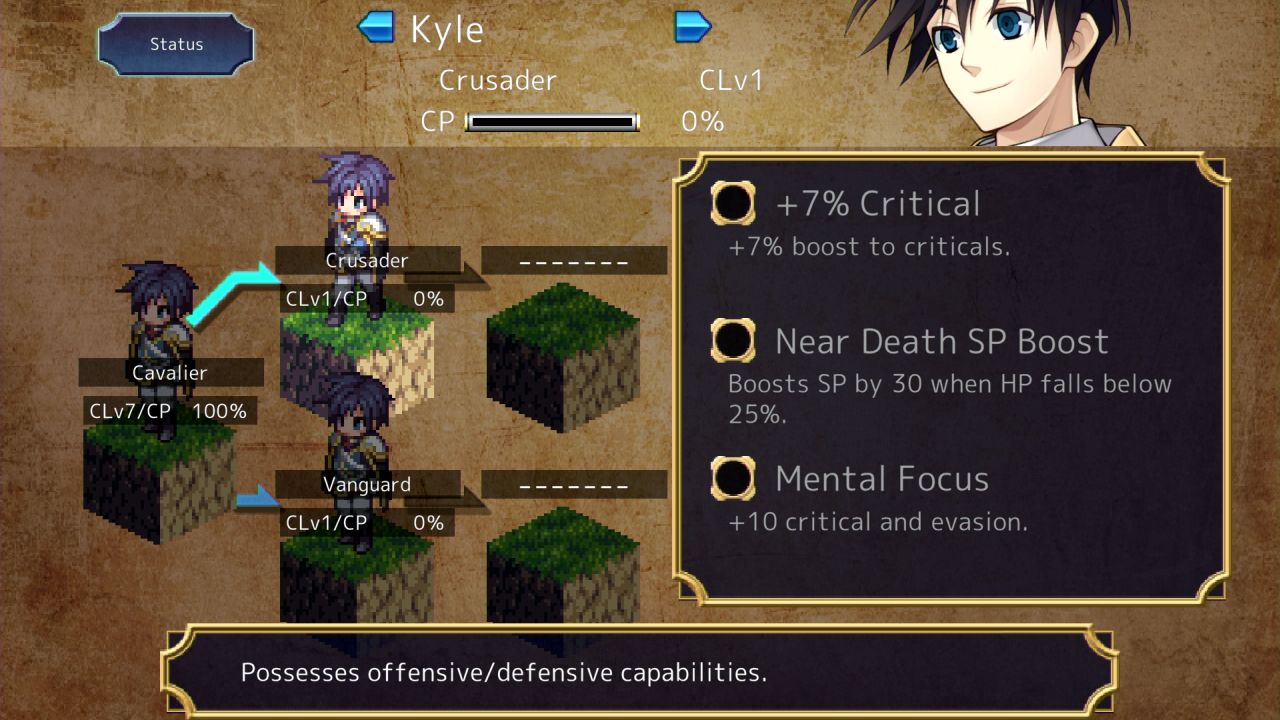Click the Vanguard class name label
This screenshot has width=1280, height=720.
point(369,483)
